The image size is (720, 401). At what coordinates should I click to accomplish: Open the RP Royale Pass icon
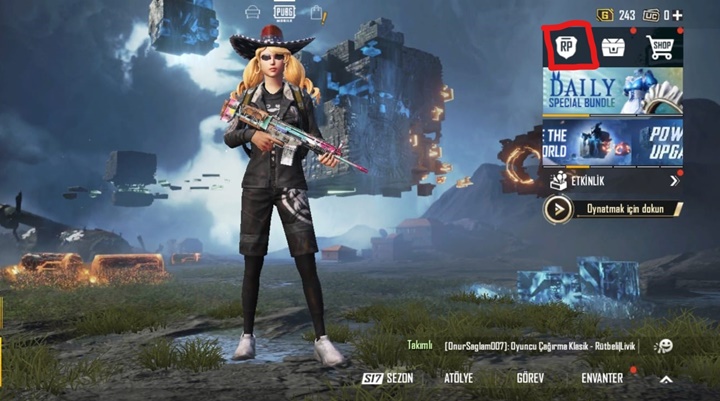coord(566,47)
